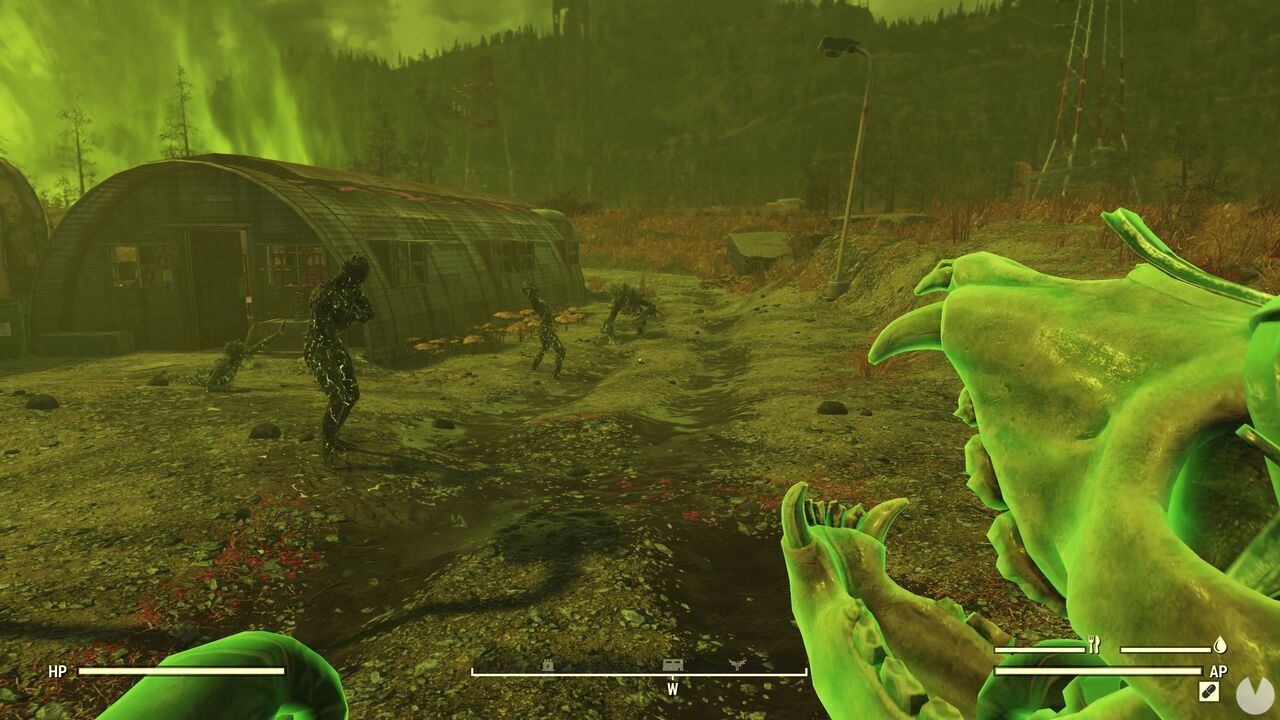This screenshot has width=1280, height=720.
Task: Click the AP label beside the action points bar
Action: pyautogui.click(x=1219, y=670)
